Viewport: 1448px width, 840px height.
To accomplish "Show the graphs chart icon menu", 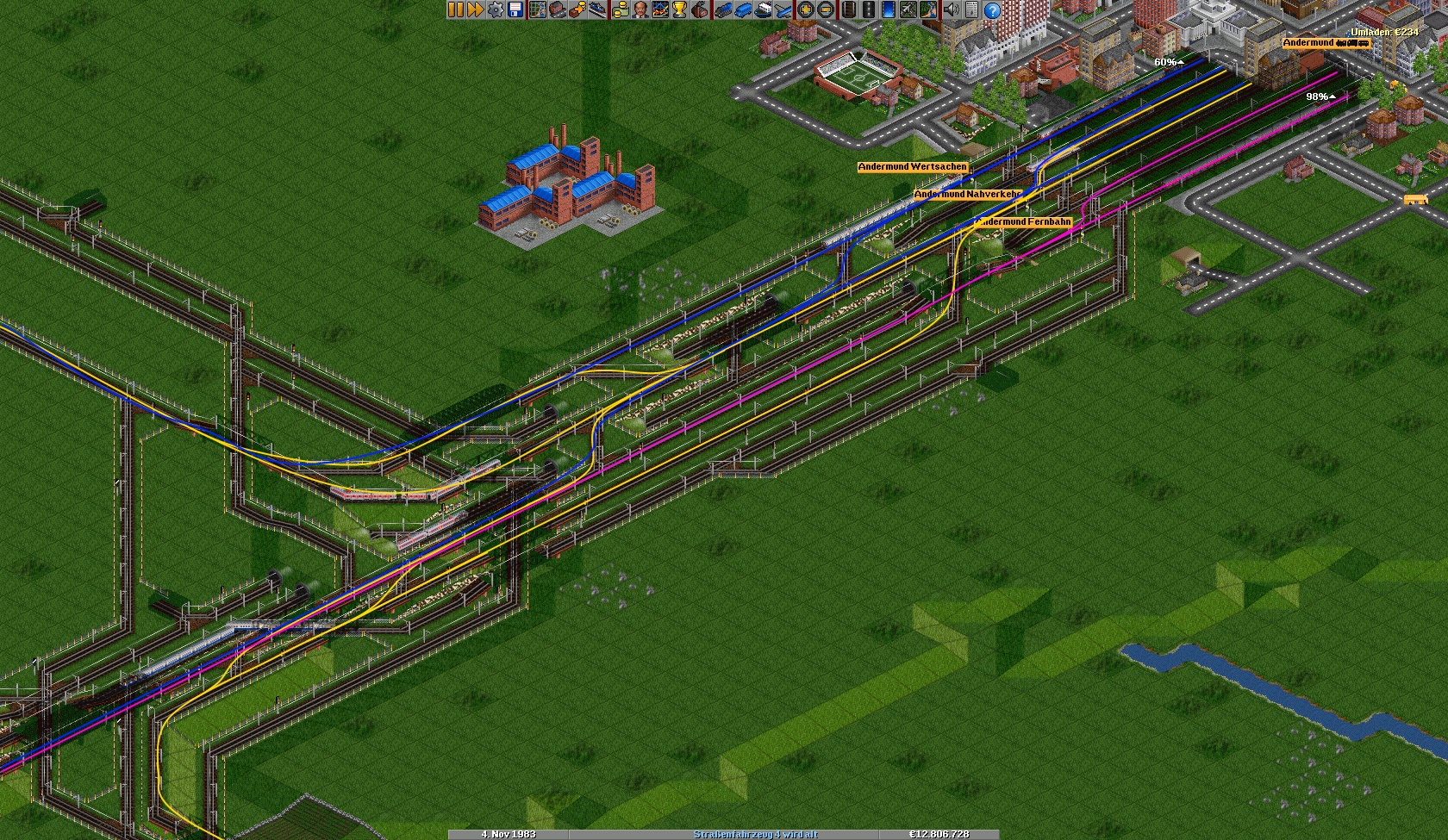I will pyautogui.click(x=660, y=9).
